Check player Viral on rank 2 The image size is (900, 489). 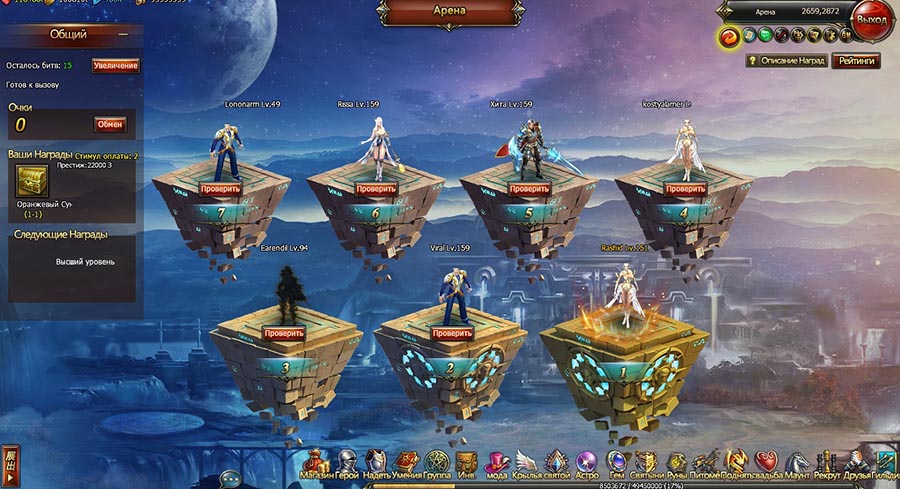click(x=451, y=332)
